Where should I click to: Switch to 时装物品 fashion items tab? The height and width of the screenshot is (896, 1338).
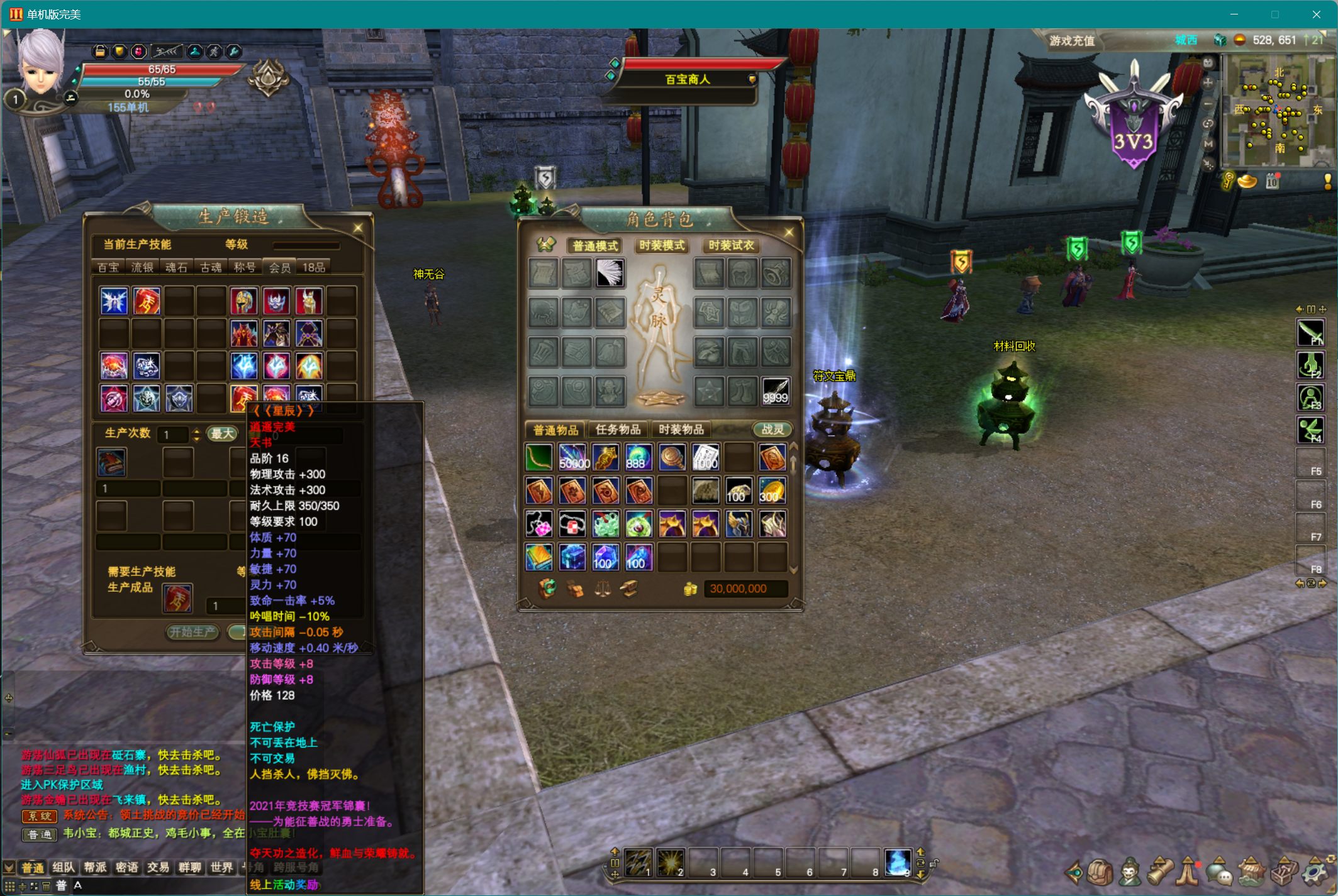681,429
